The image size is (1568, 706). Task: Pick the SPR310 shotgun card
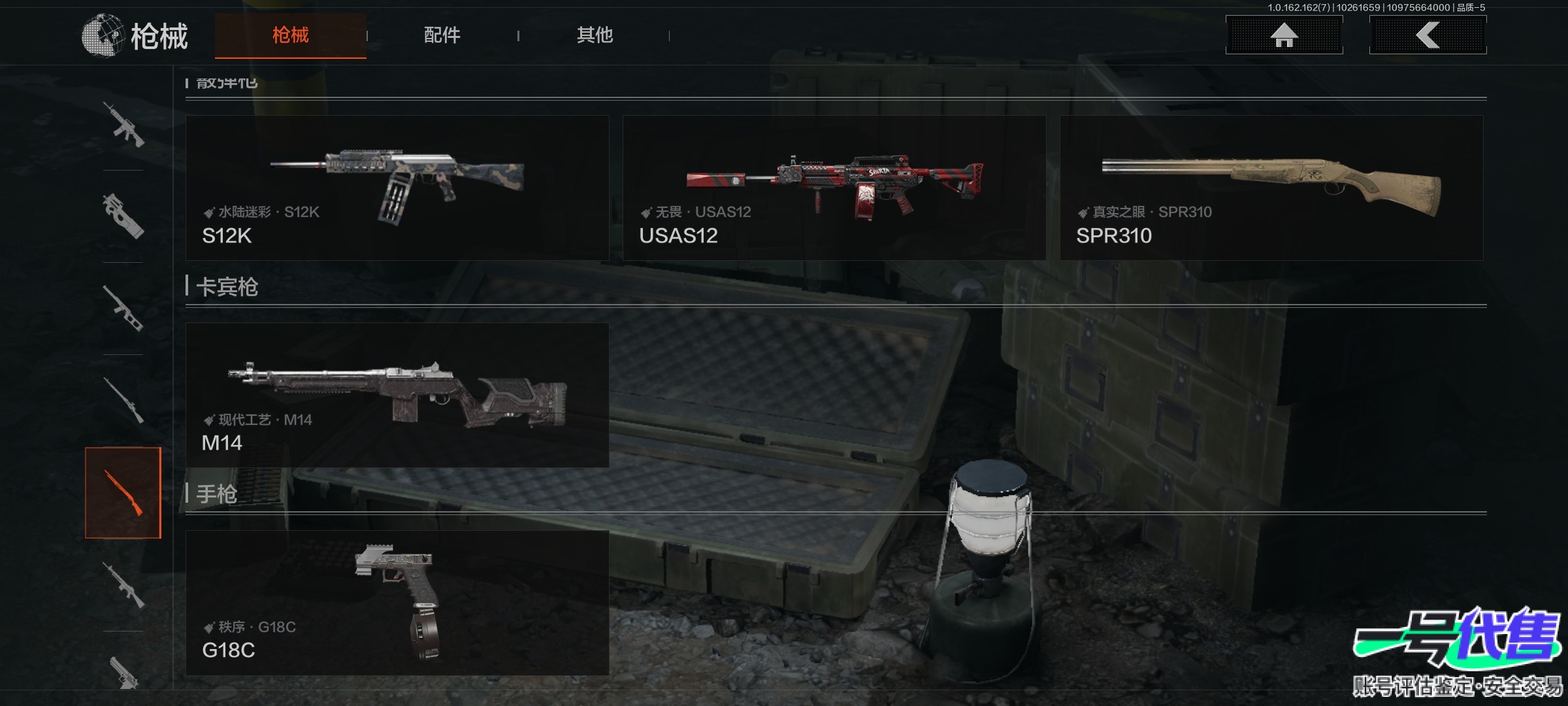[1271, 188]
